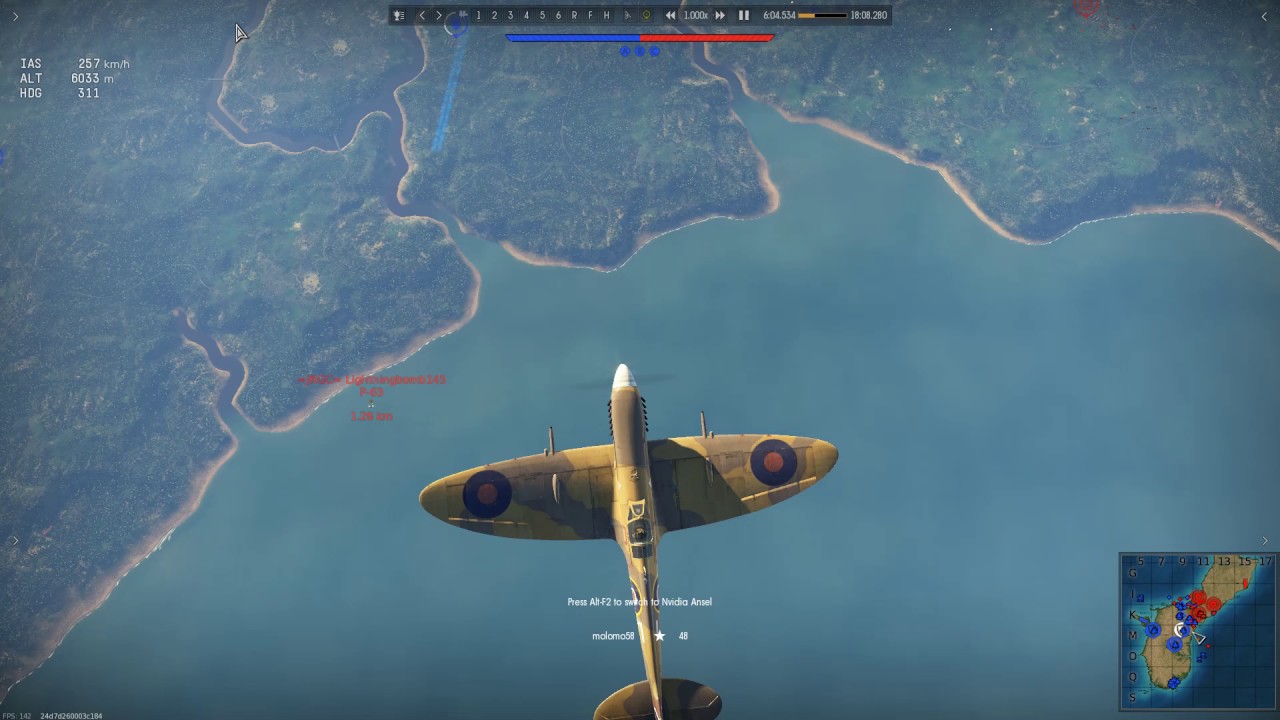
Task: Choose the R camera mode
Action: [x=574, y=15]
